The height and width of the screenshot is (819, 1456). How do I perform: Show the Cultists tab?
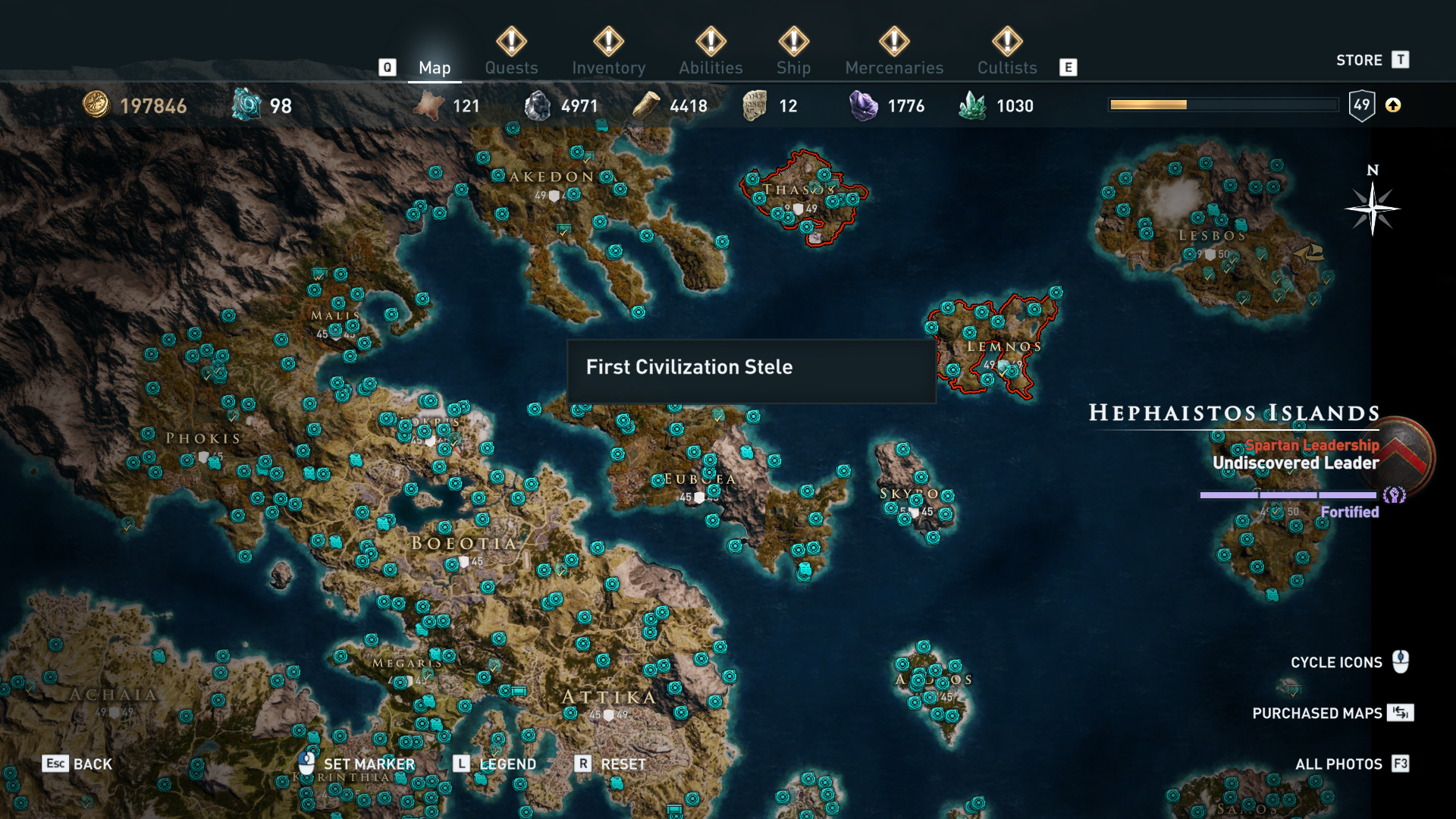pyautogui.click(x=1006, y=67)
